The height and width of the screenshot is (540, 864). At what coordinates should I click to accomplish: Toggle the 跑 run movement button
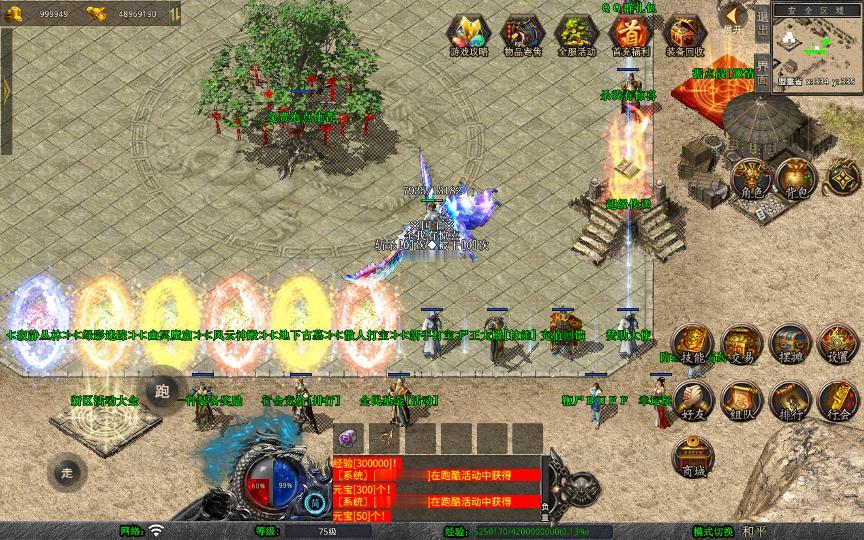pos(163,391)
